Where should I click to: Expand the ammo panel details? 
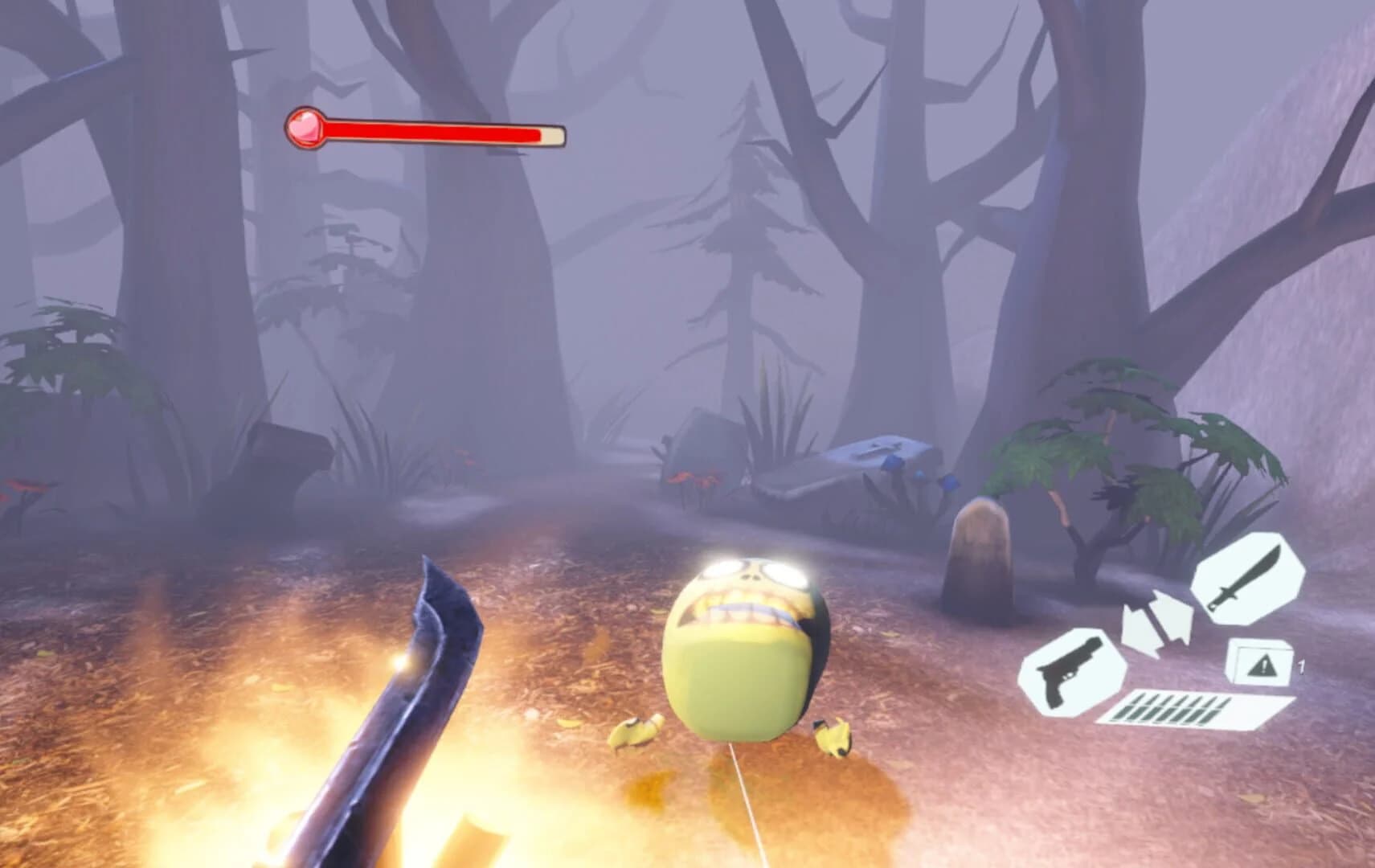(1173, 707)
